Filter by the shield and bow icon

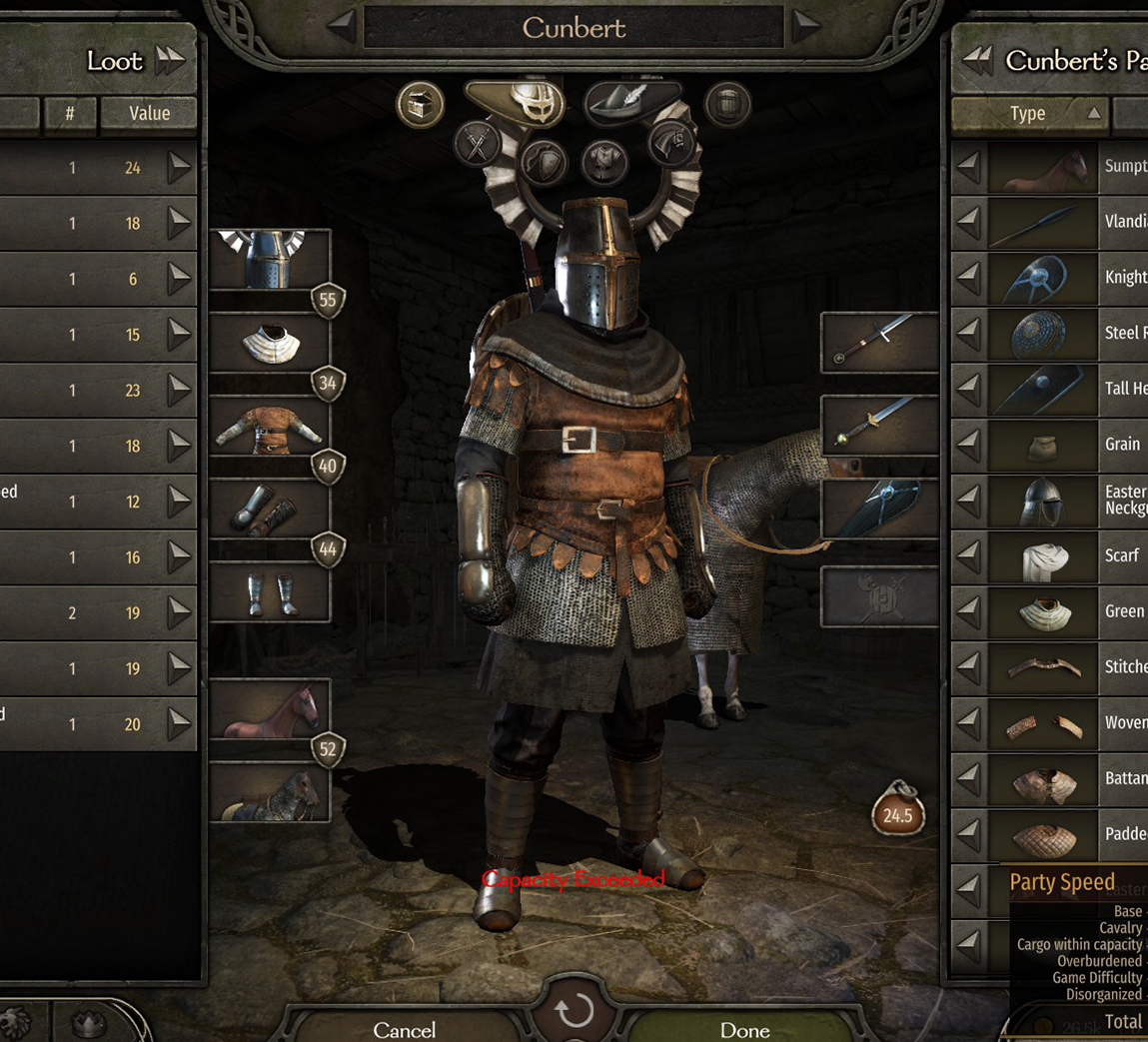543,162
